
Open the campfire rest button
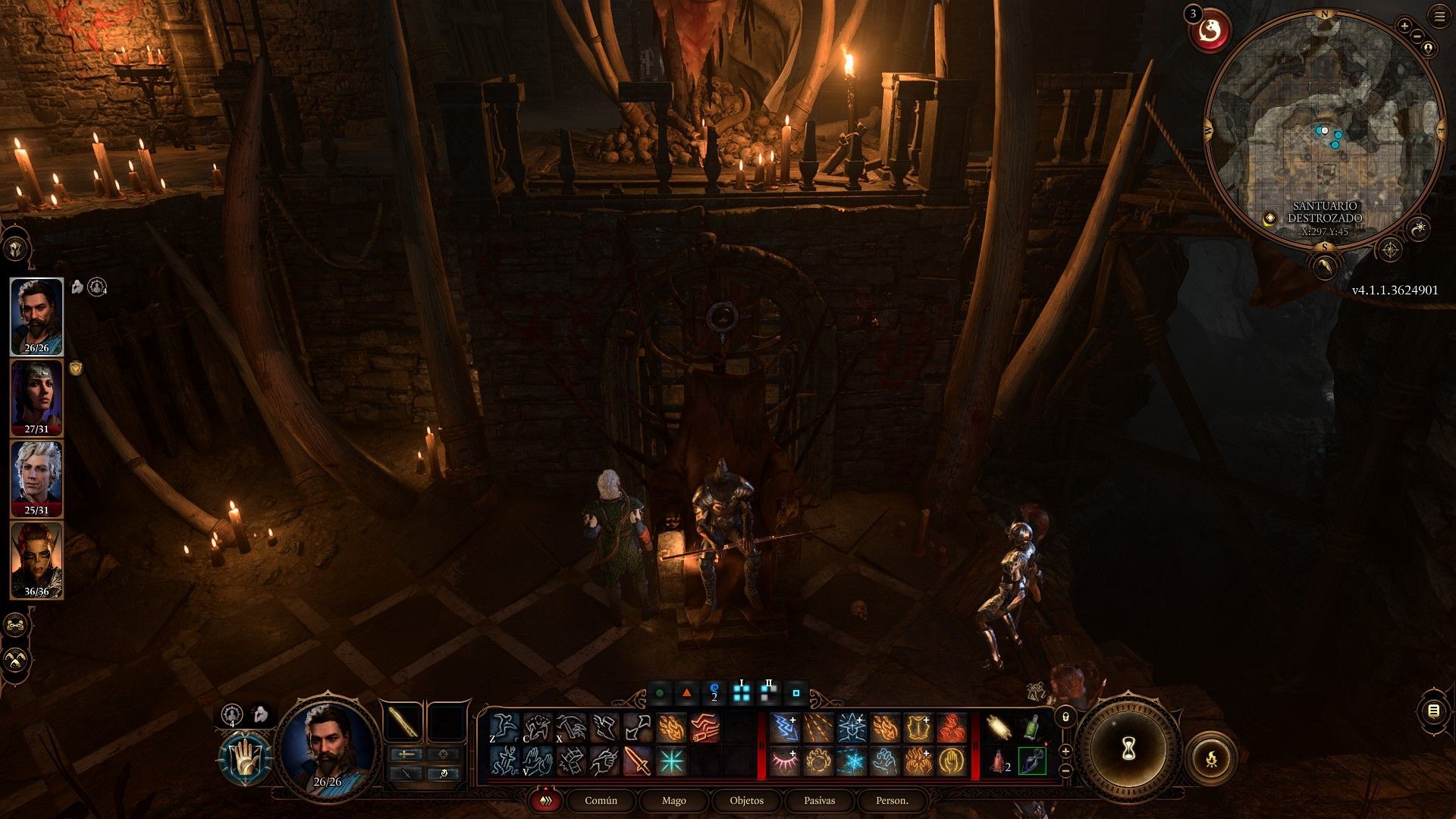coord(1211,757)
